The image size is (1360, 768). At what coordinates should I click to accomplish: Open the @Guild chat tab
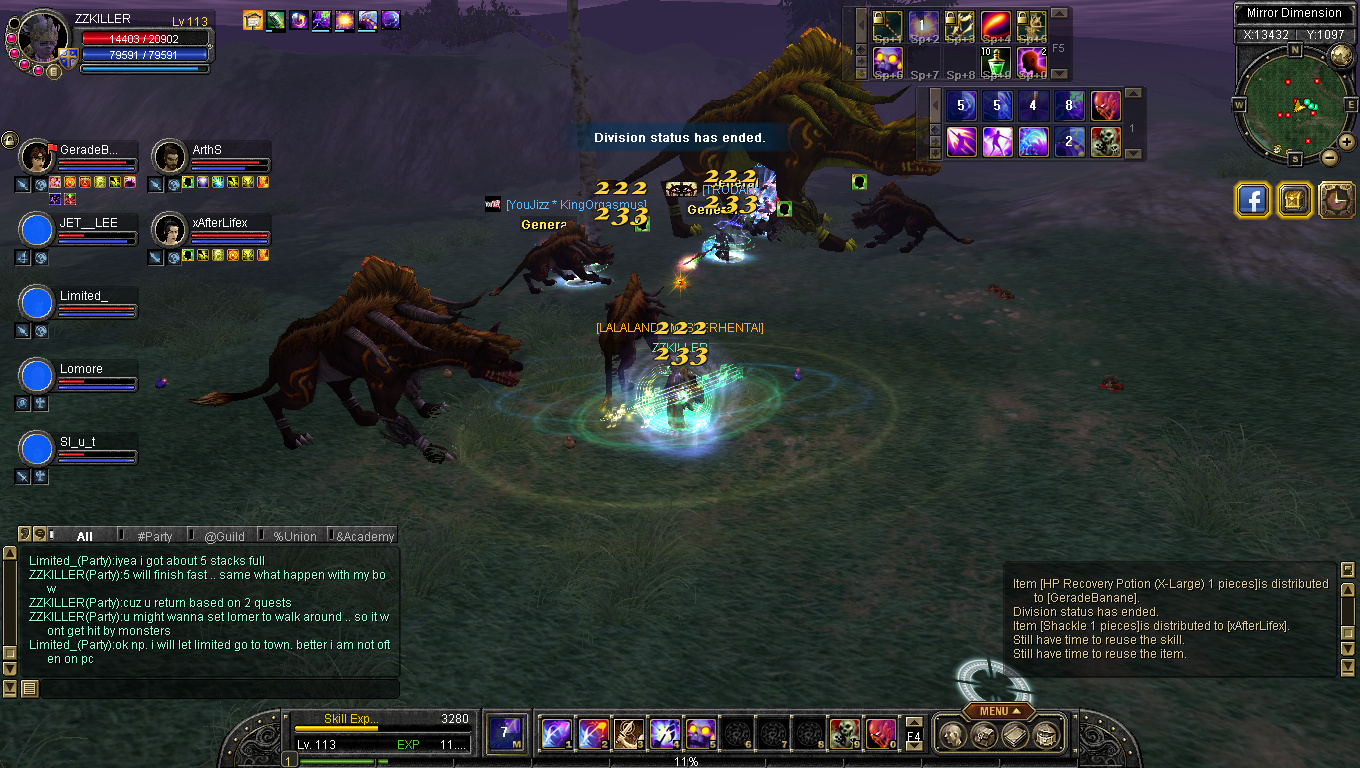point(224,536)
